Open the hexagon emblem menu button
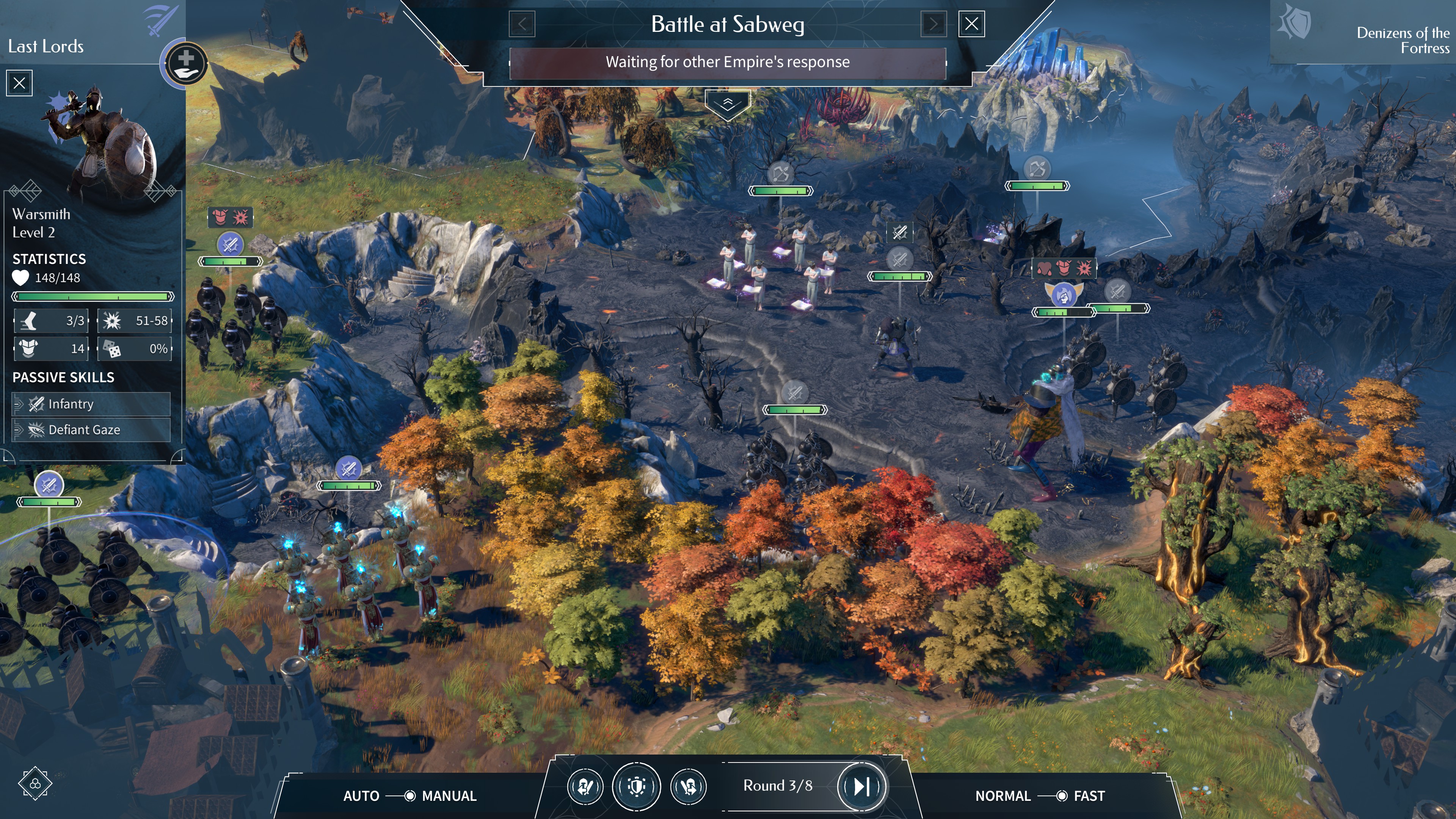The image size is (1456, 819). (35, 783)
